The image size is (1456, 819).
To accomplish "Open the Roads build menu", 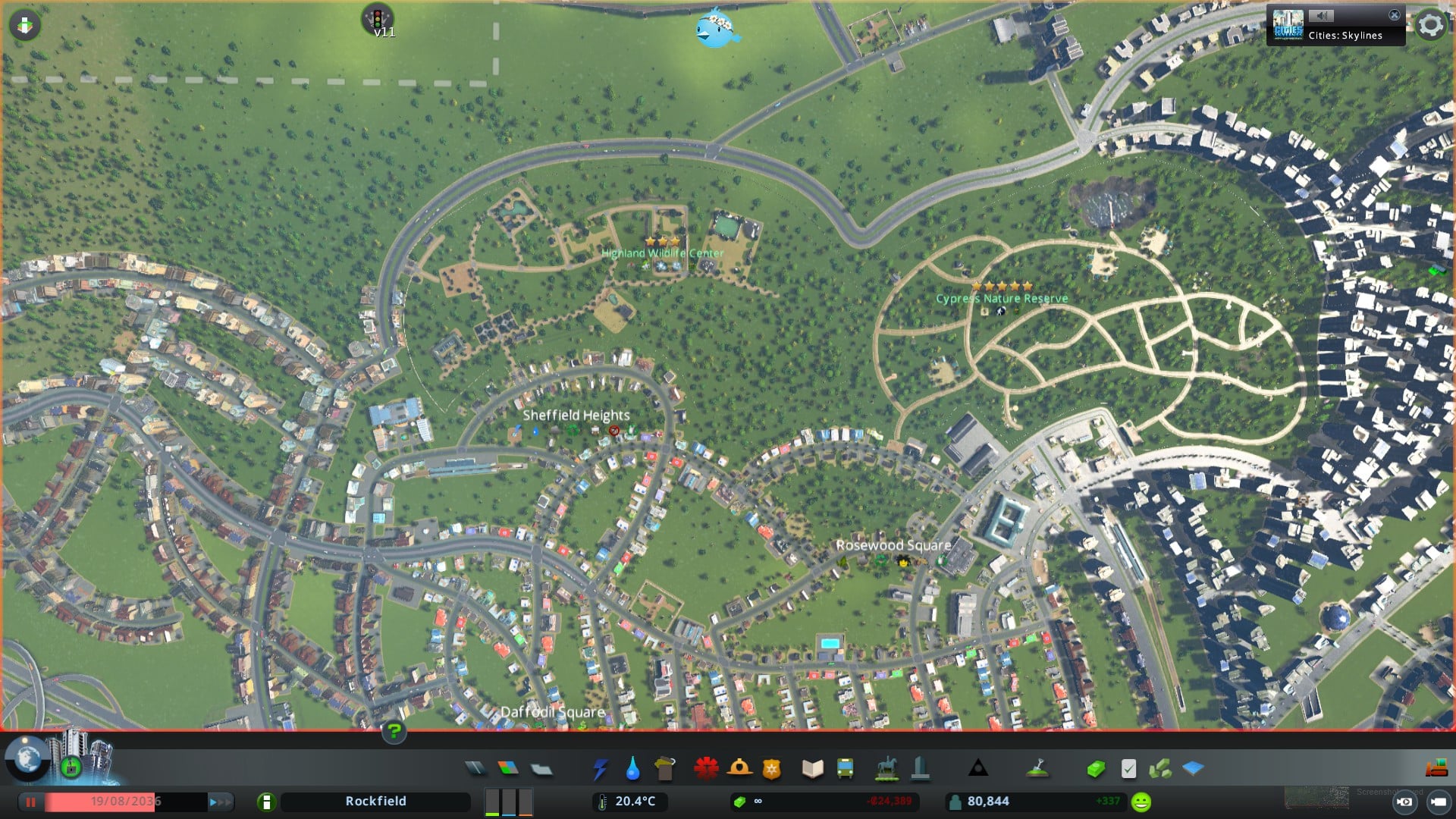I will [x=475, y=769].
